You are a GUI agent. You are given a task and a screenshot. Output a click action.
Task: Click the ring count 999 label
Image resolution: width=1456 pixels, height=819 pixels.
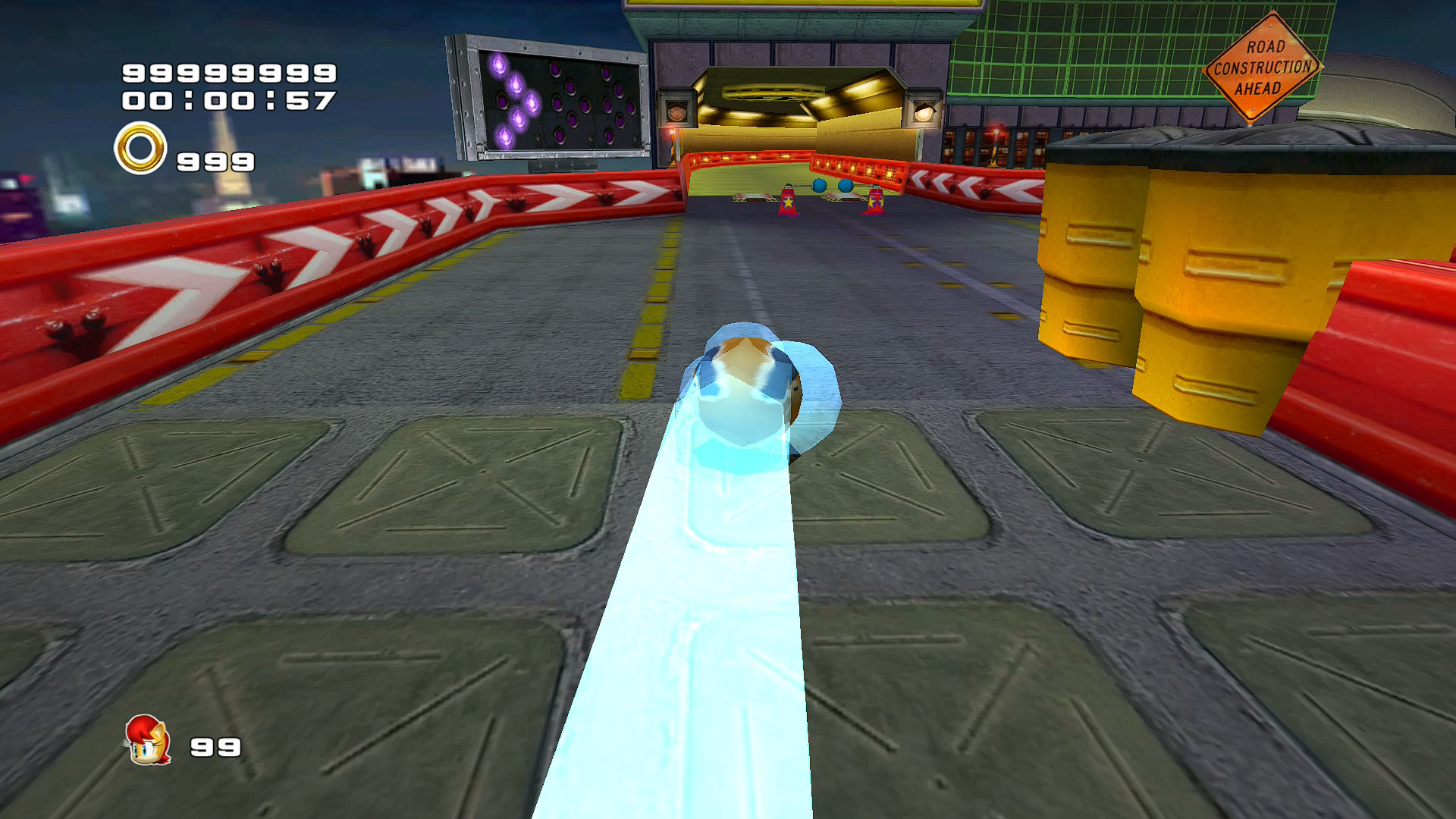(215, 162)
